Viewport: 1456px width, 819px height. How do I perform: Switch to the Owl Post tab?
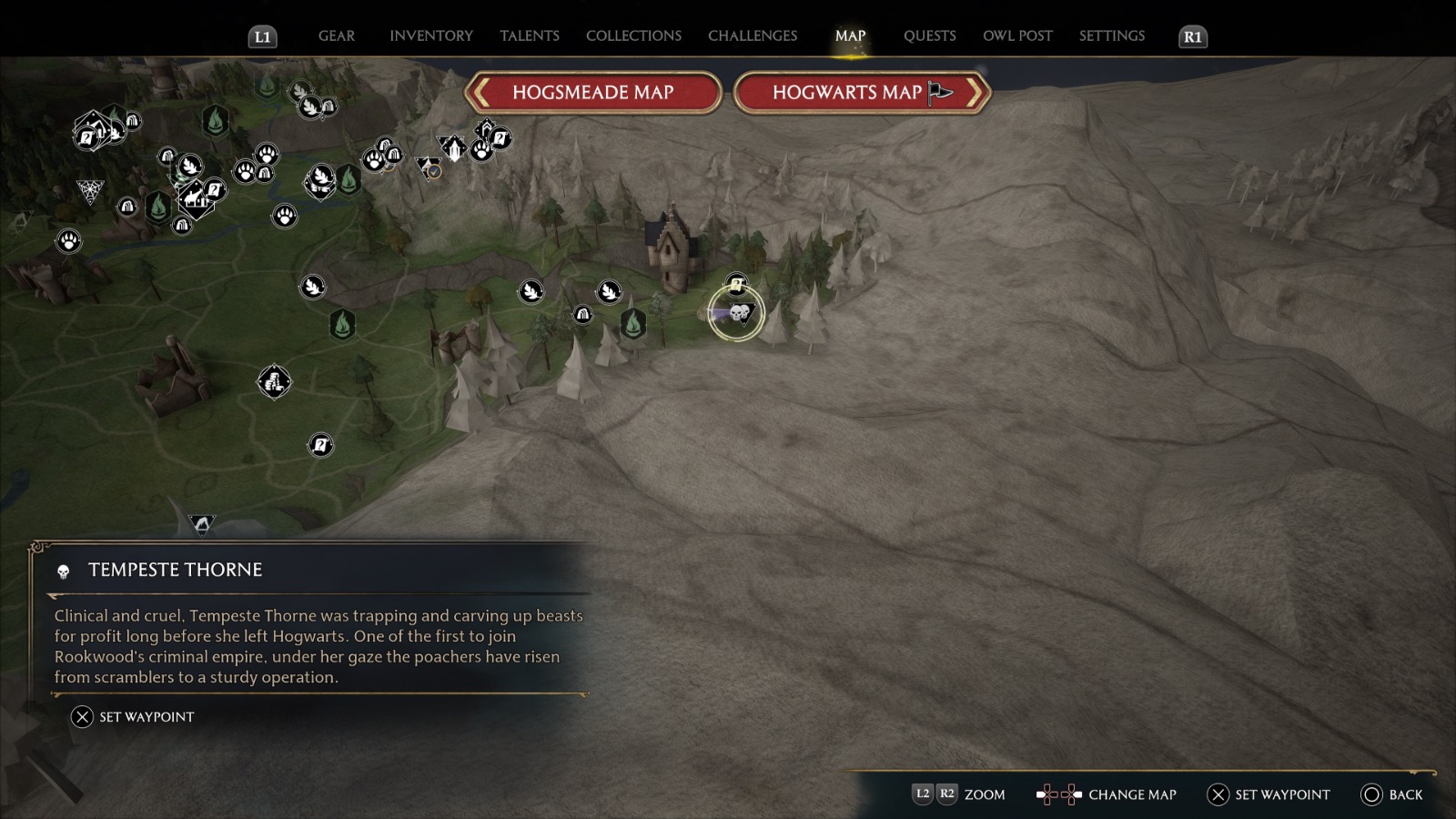click(1017, 36)
